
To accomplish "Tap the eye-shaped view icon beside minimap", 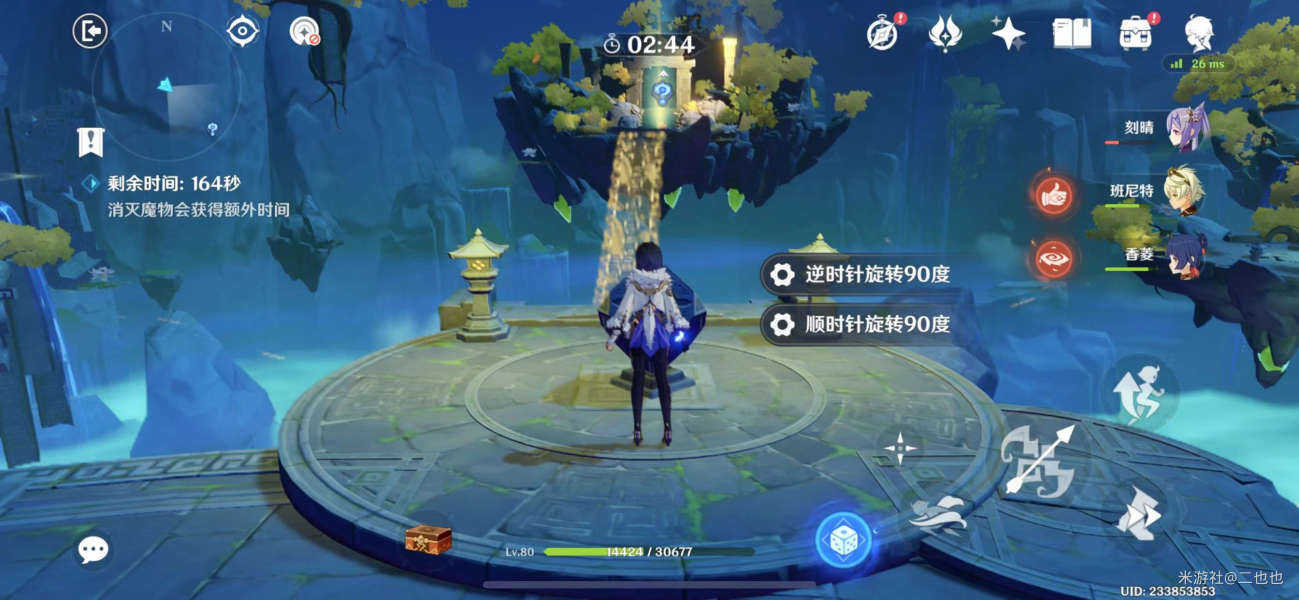I will click(x=242, y=32).
